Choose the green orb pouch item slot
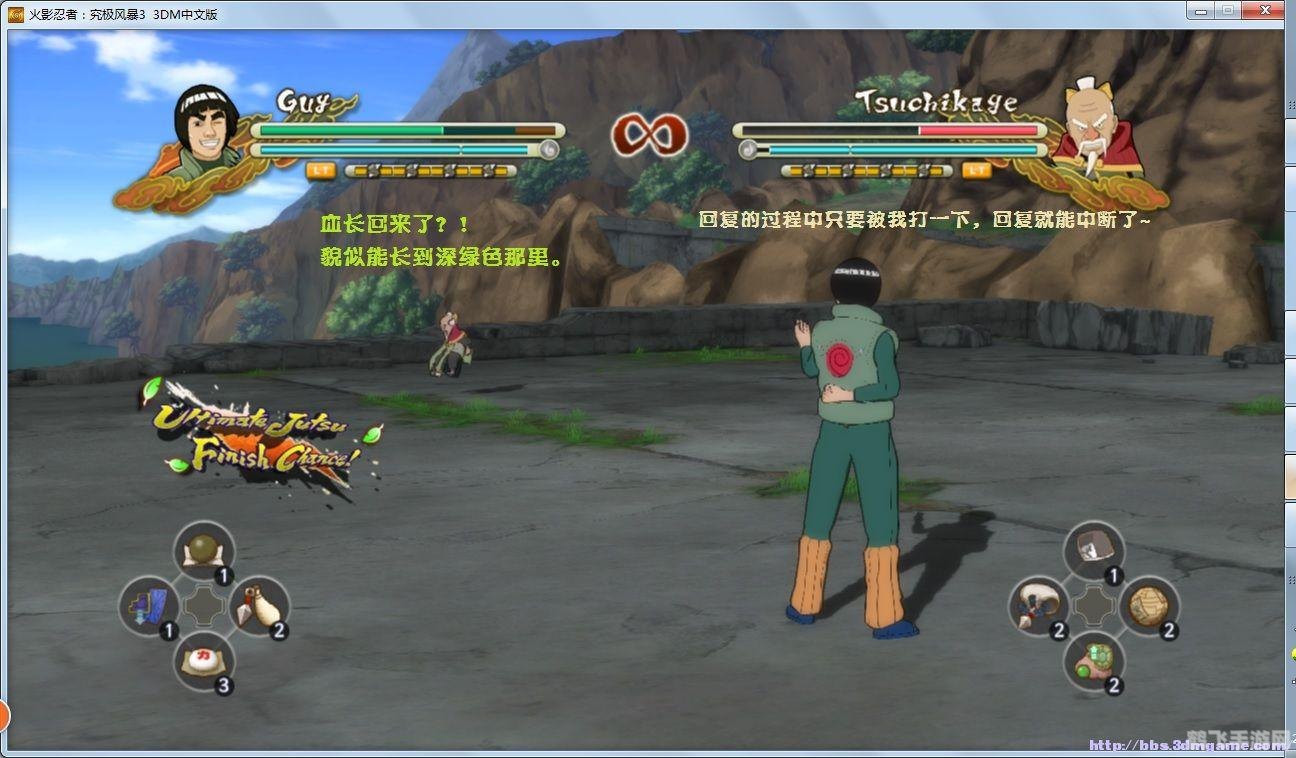 pyautogui.click(x=1093, y=661)
